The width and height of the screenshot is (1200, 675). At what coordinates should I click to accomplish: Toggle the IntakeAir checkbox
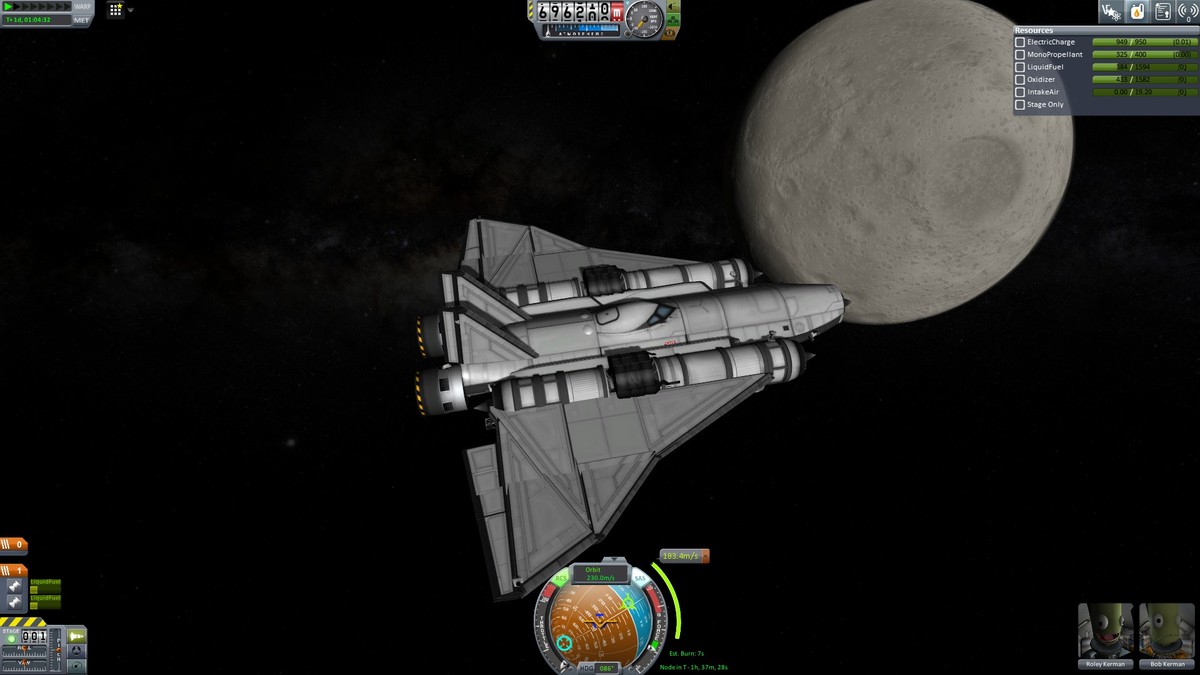point(1020,92)
